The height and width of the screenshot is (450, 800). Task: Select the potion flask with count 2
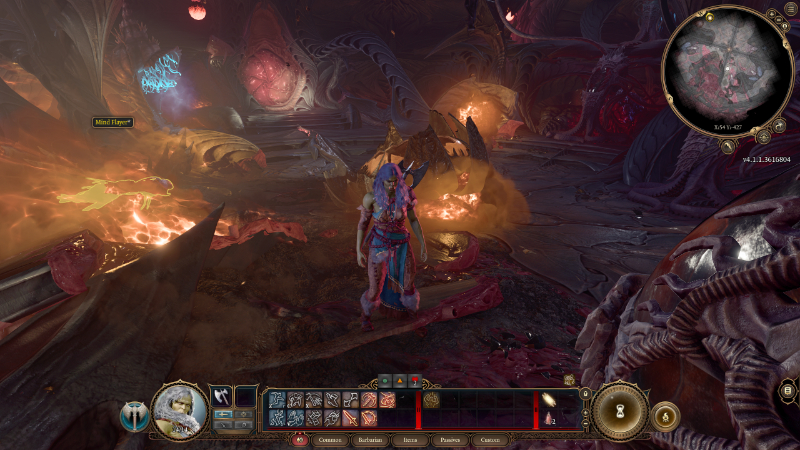[549, 418]
